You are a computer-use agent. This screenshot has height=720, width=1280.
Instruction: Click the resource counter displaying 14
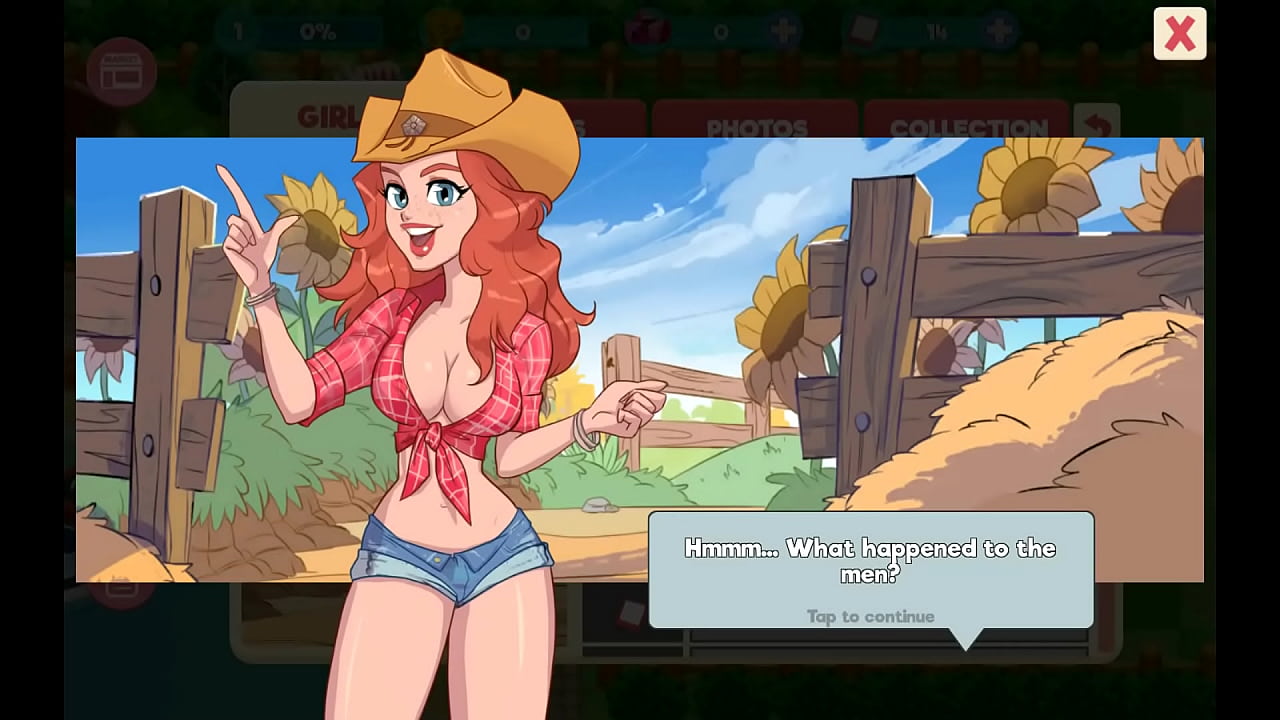937,31
